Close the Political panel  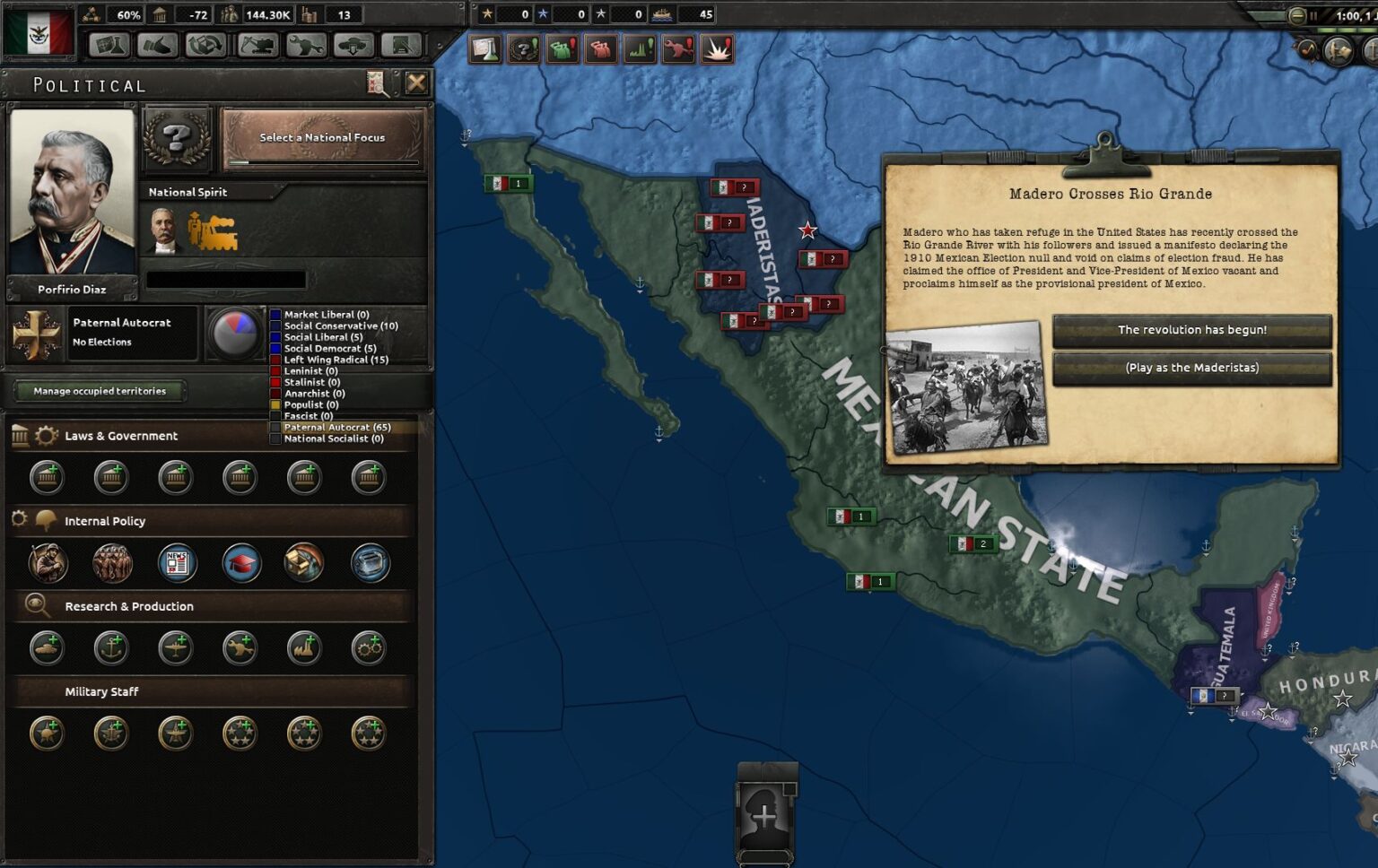pos(416,83)
